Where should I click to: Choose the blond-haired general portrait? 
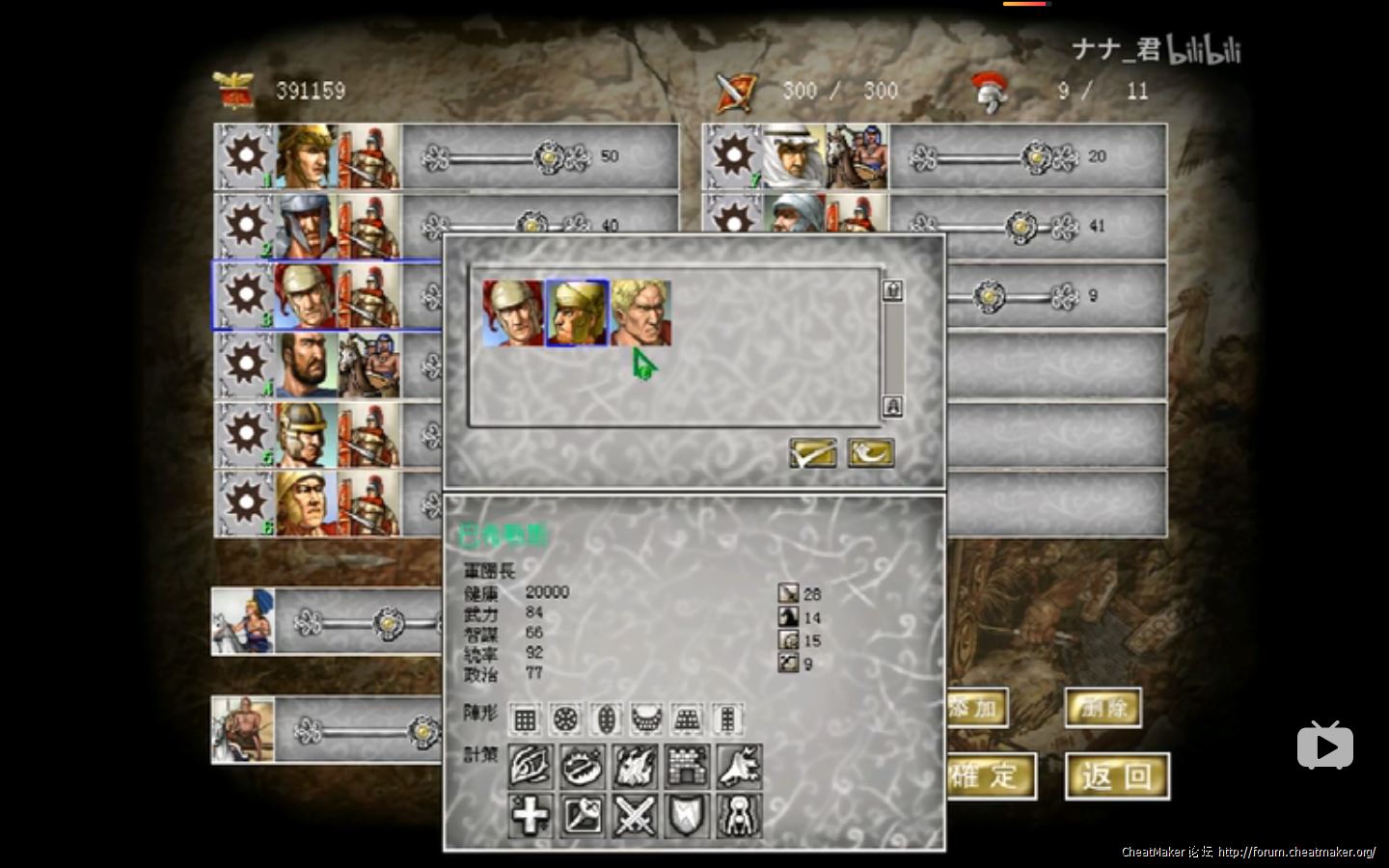tap(641, 312)
